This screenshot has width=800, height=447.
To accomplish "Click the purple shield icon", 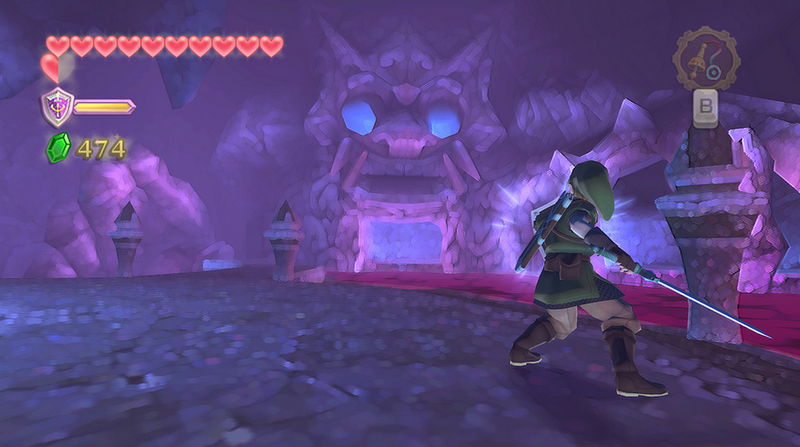I will [x=55, y=105].
